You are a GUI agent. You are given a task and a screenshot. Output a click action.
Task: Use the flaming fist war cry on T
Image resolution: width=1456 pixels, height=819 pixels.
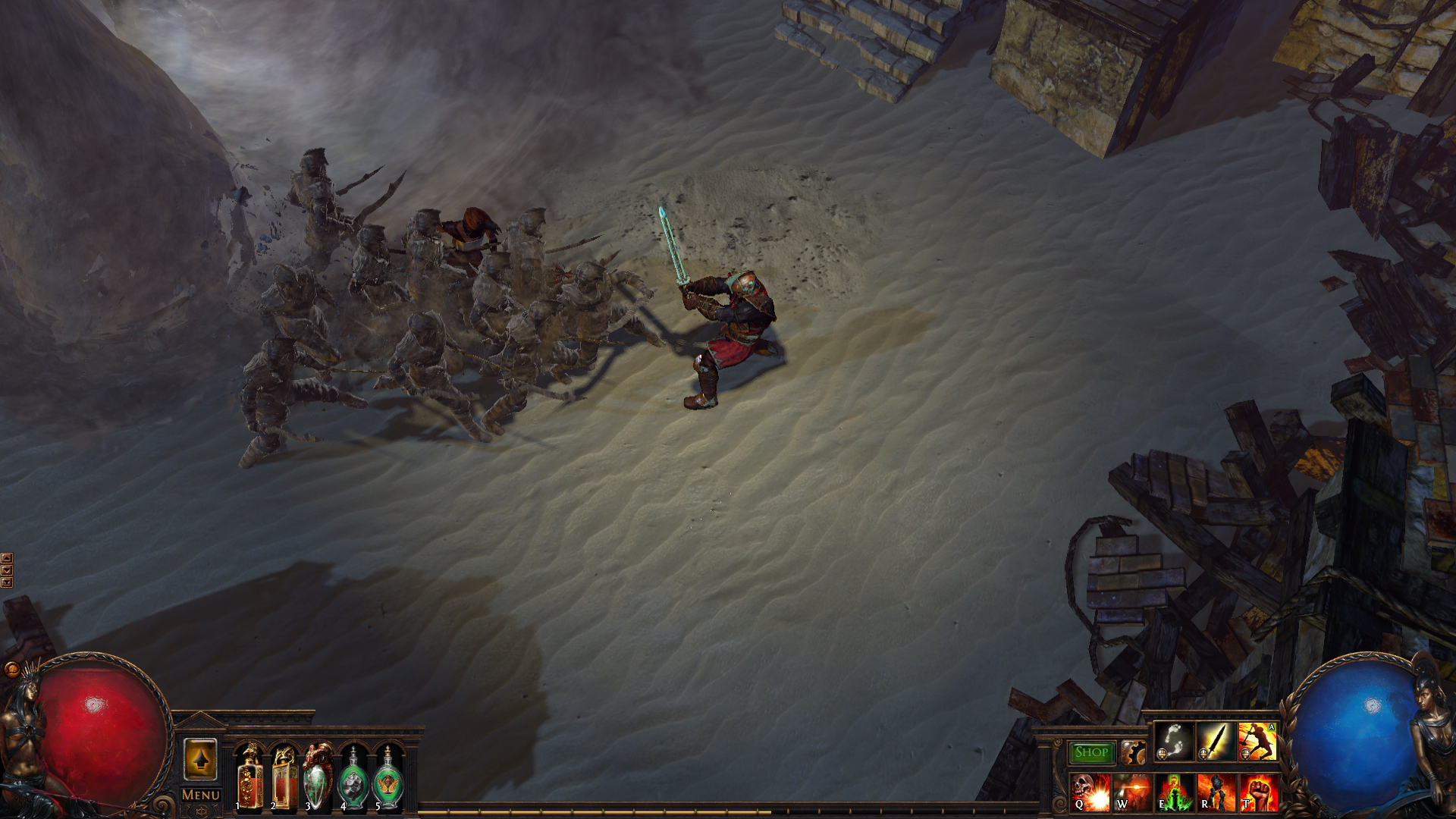tap(1260, 793)
